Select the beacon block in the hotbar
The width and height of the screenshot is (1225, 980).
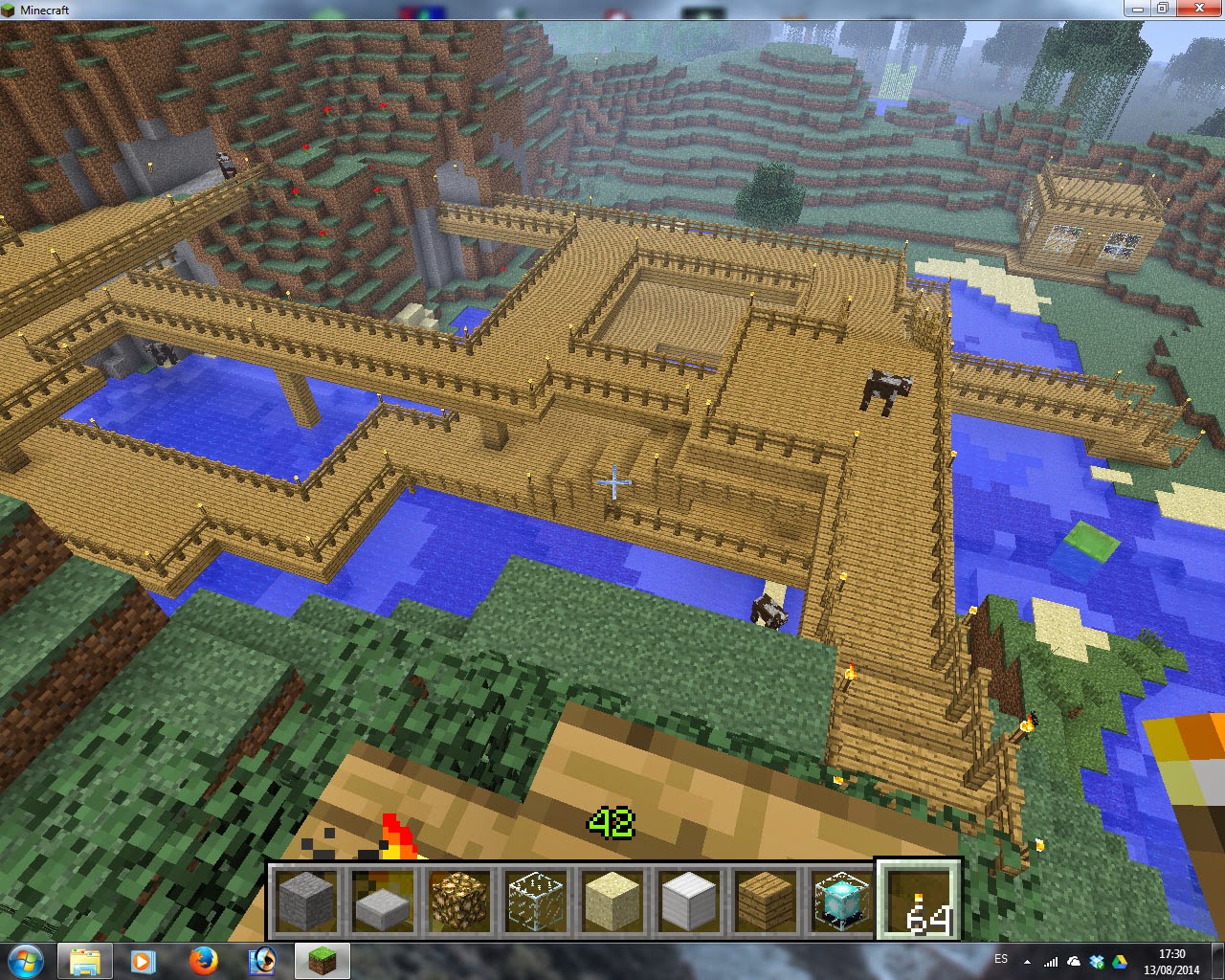[x=839, y=898]
